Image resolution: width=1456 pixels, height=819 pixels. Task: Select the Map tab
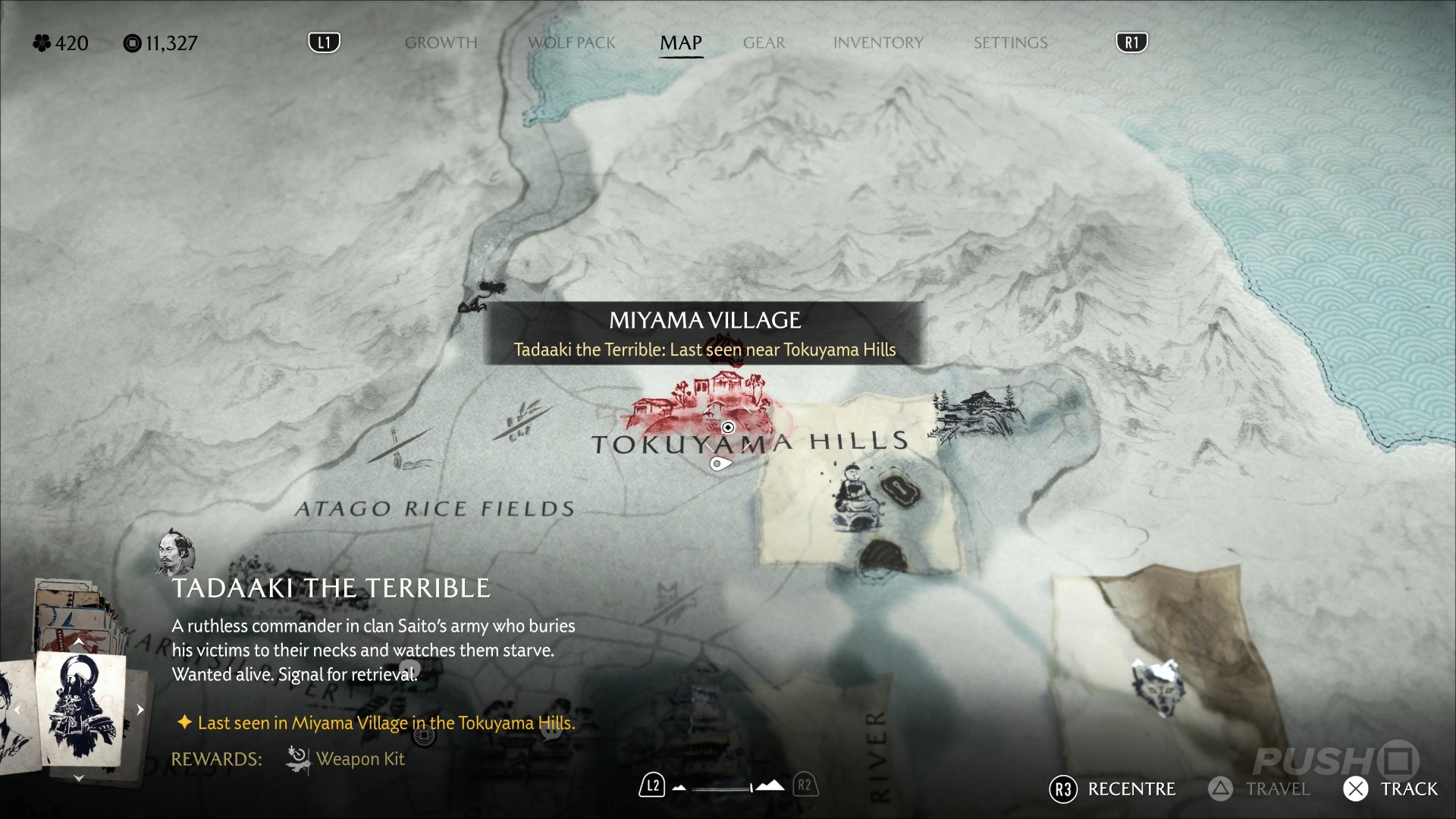(x=681, y=42)
